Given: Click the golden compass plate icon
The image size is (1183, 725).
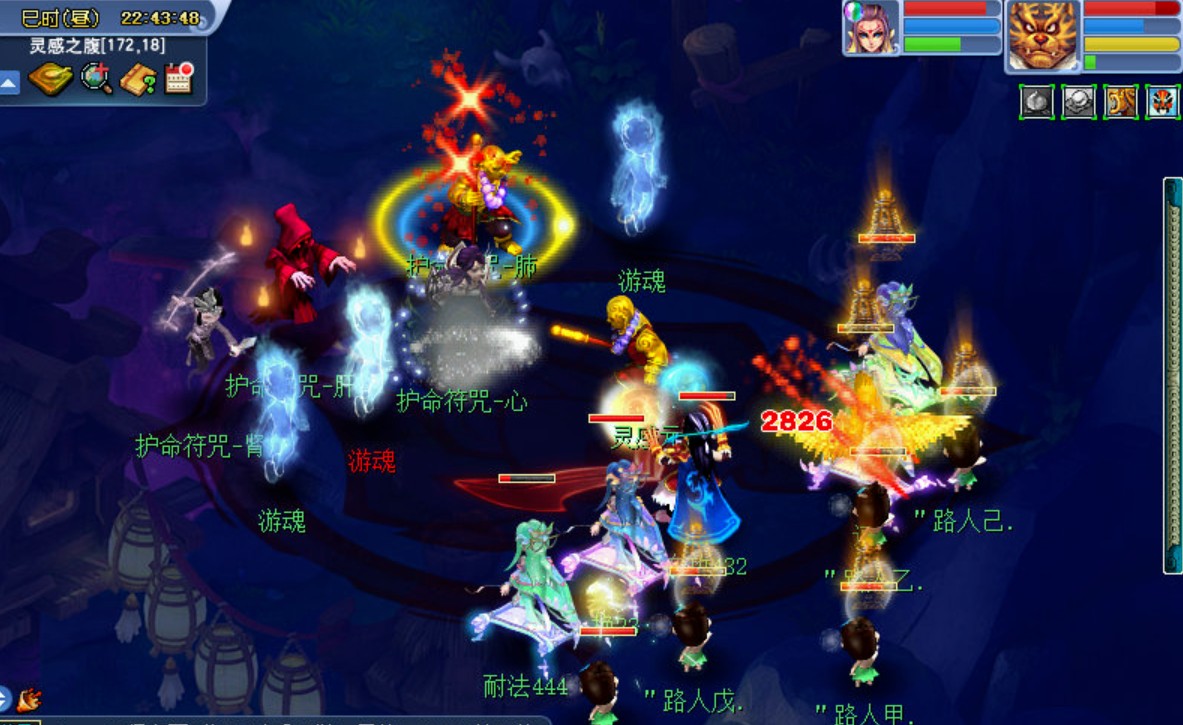Looking at the screenshot, I should [x=50, y=79].
